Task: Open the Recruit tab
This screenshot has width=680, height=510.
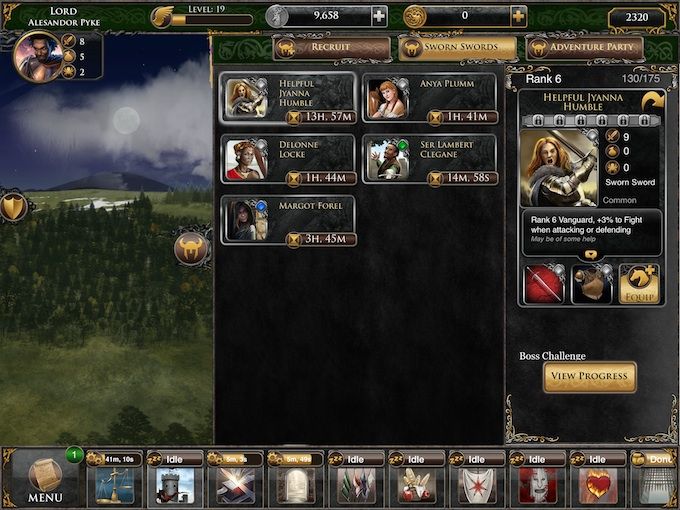Action: pos(331,48)
